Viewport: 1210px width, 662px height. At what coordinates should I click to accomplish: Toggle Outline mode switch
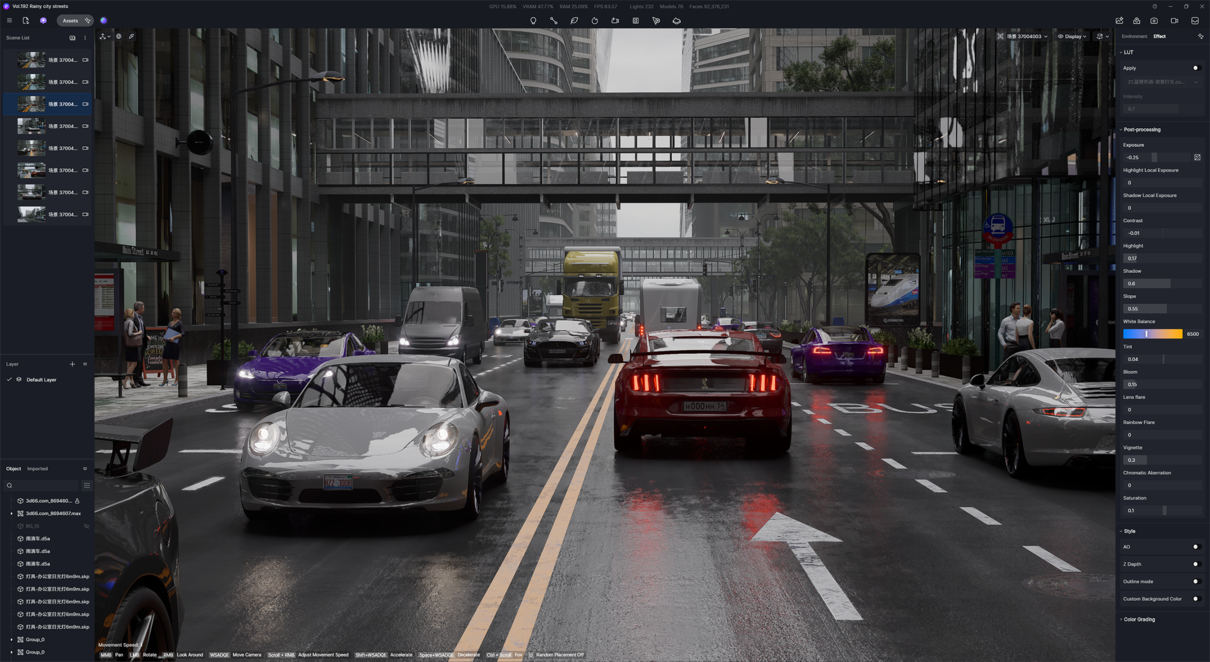pos(1195,582)
